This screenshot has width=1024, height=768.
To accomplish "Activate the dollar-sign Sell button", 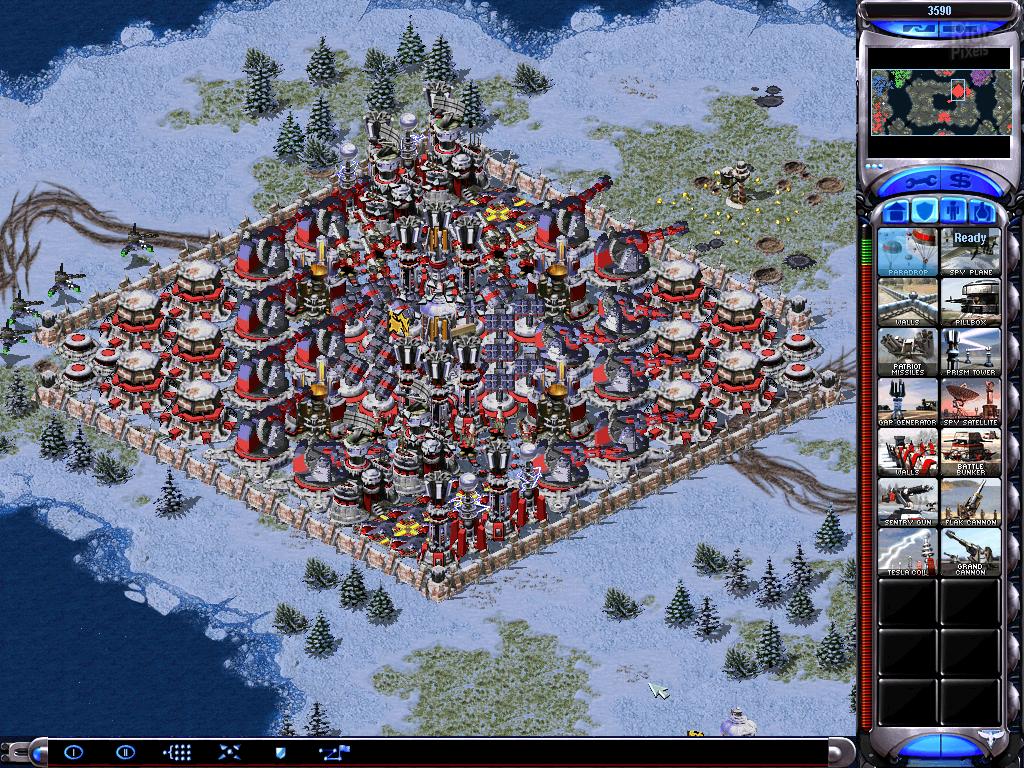I will pyautogui.click(x=961, y=183).
